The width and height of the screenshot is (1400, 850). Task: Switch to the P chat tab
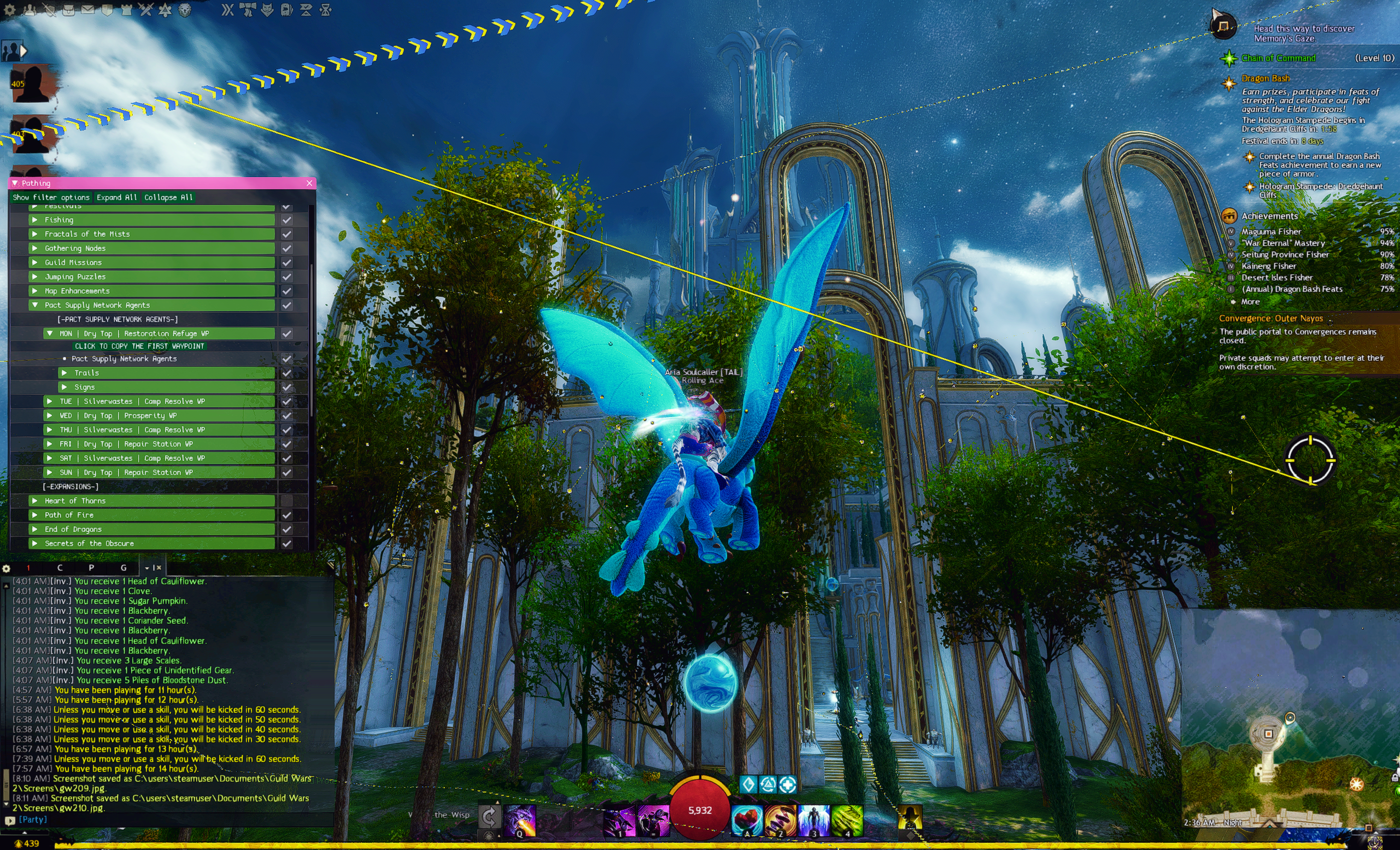coord(91,567)
